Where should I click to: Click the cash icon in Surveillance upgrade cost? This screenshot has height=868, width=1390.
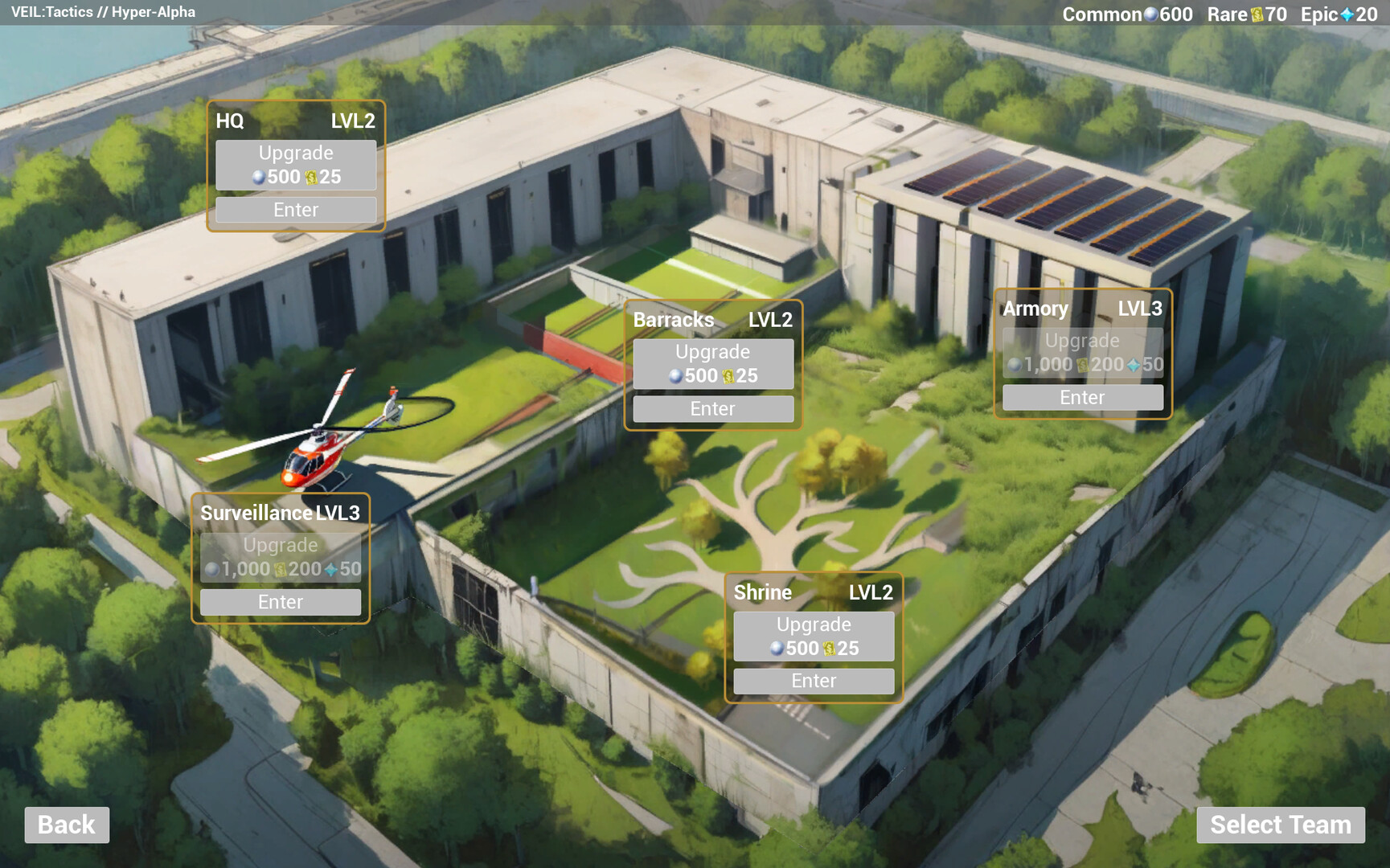pyautogui.click(x=282, y=569)
